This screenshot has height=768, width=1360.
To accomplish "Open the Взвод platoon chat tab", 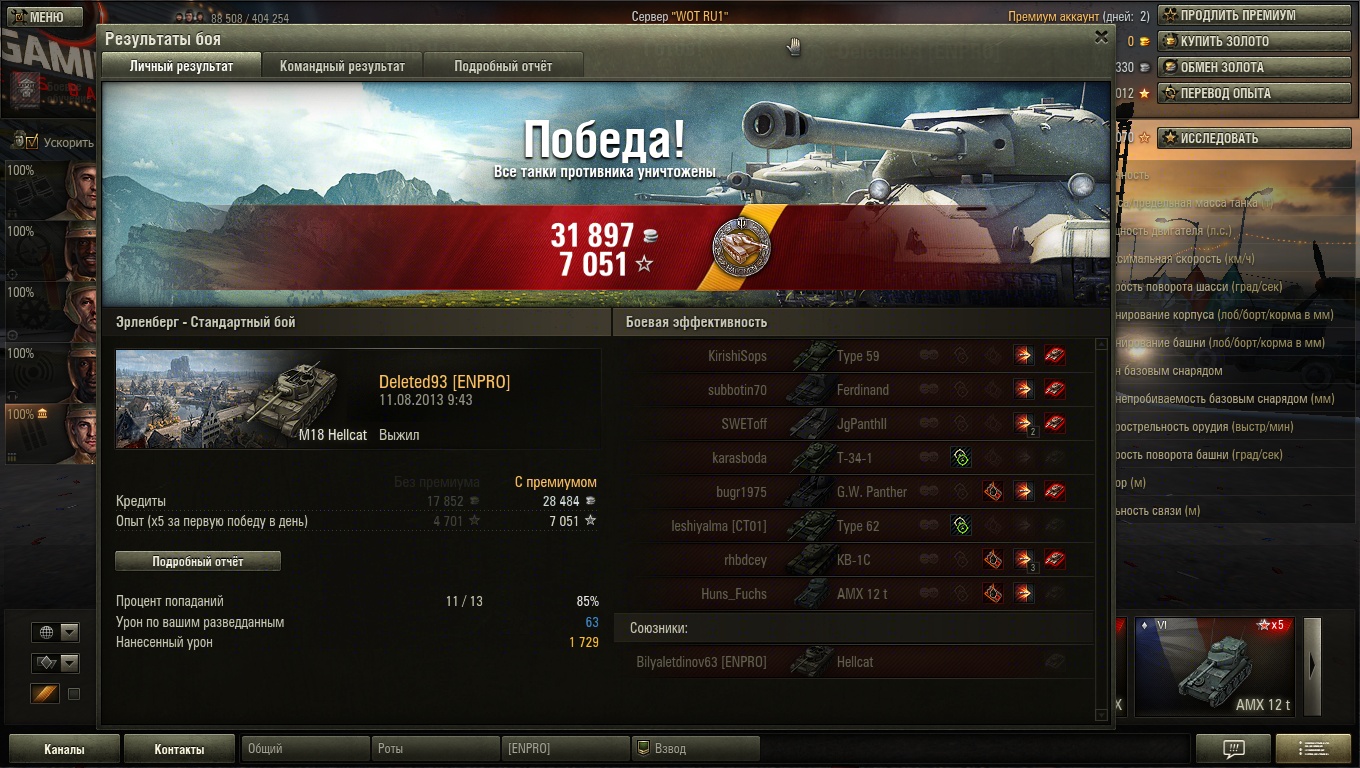I will tap(696, 749).
